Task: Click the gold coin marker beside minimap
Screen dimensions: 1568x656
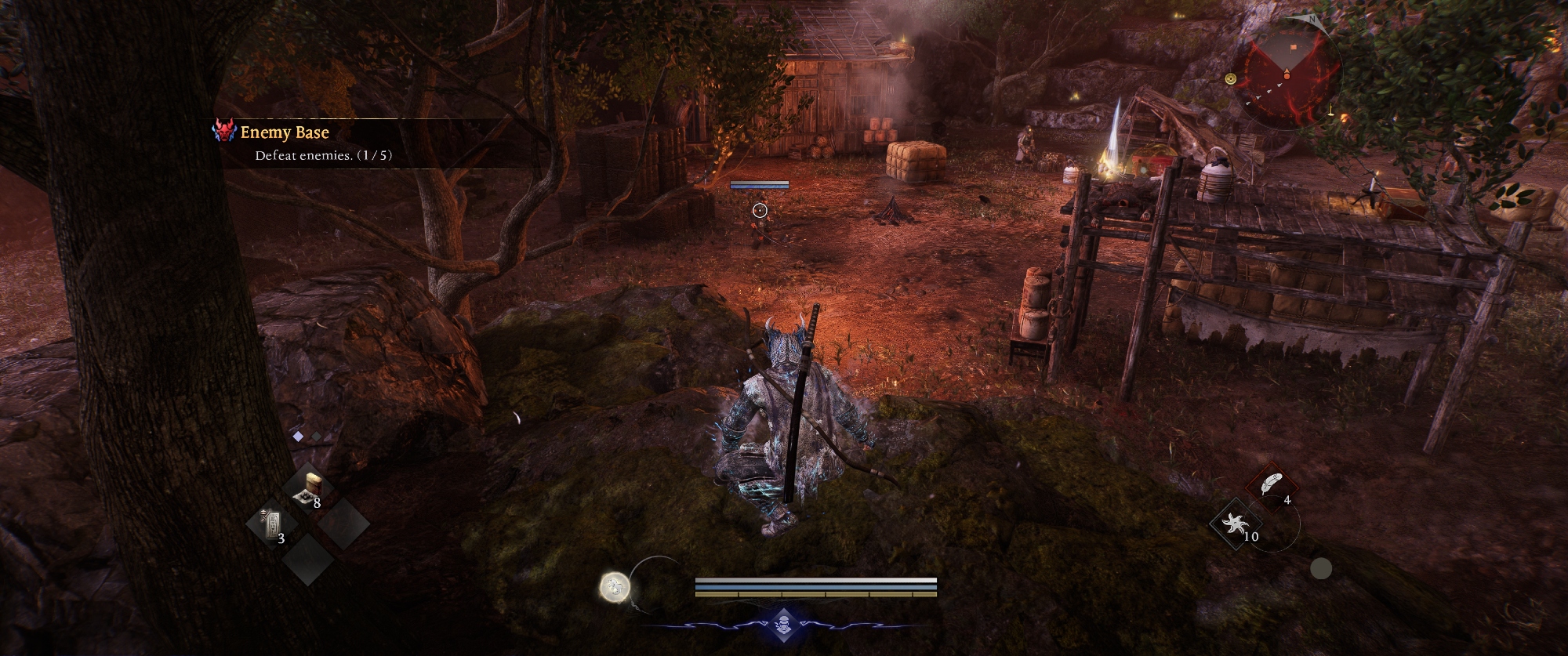Action: [x=1230, y=78]
